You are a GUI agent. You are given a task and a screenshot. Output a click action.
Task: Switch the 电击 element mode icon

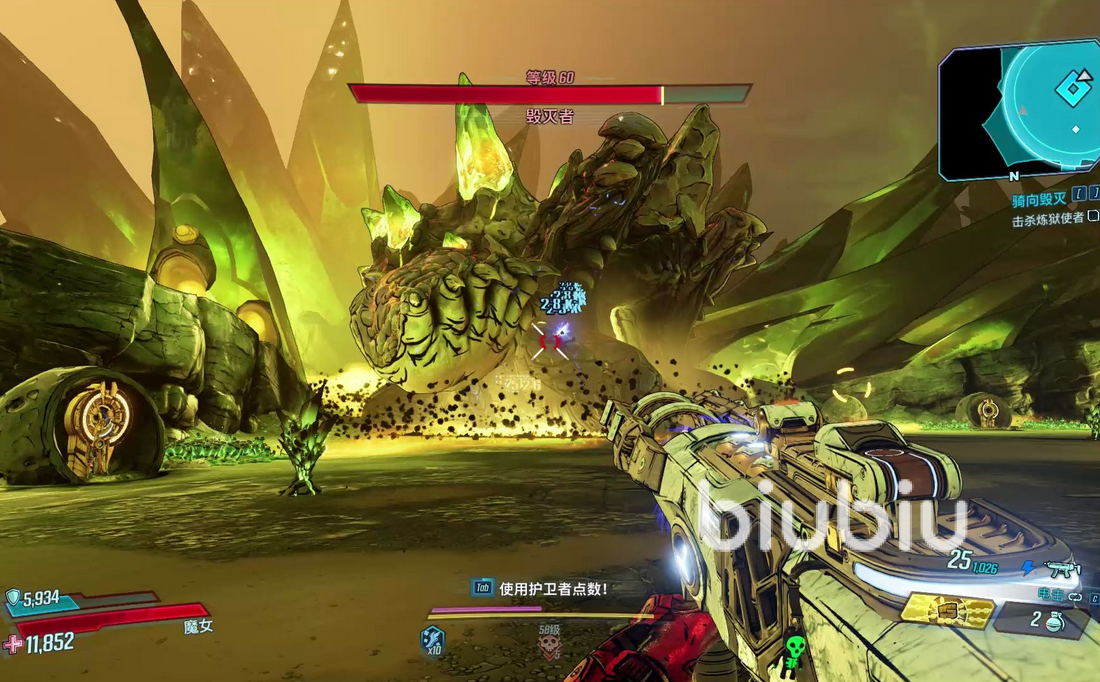click(x=1075, y=596)
